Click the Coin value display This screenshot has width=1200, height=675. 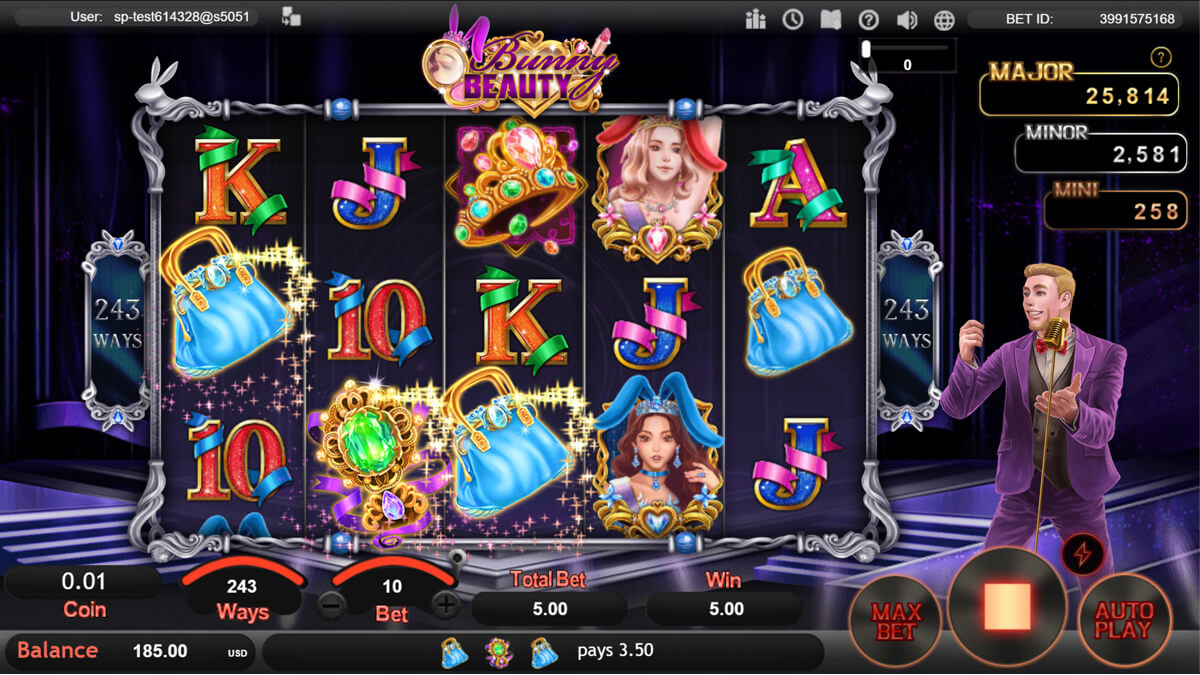84,593
